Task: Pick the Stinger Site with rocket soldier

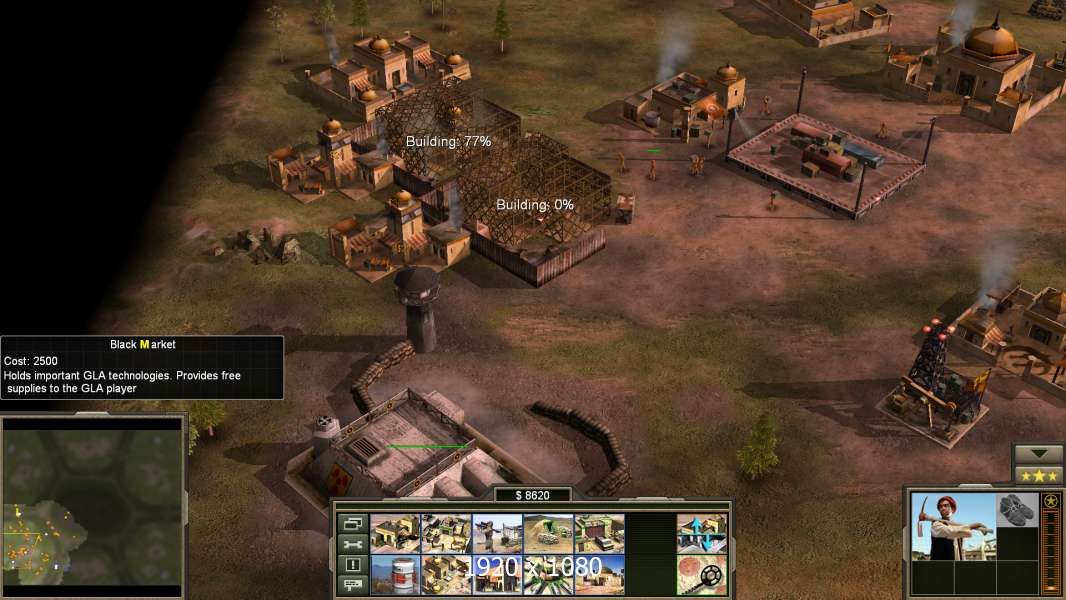Action: point(497,534)
